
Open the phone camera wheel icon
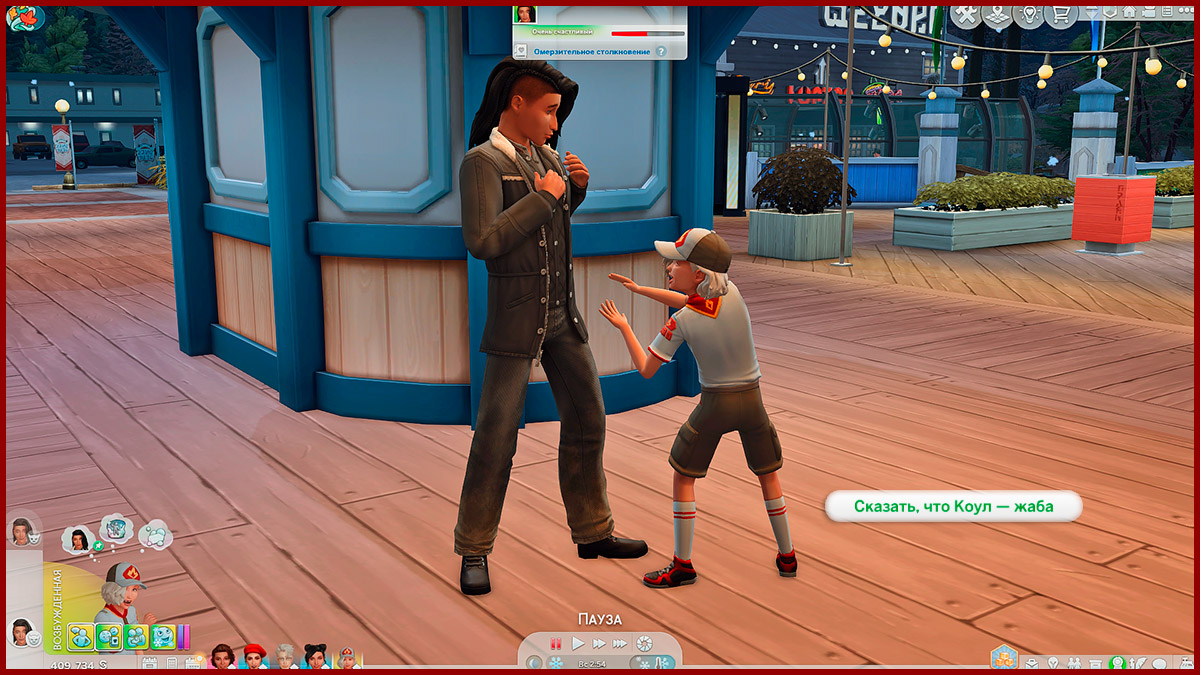click(645, 643)
